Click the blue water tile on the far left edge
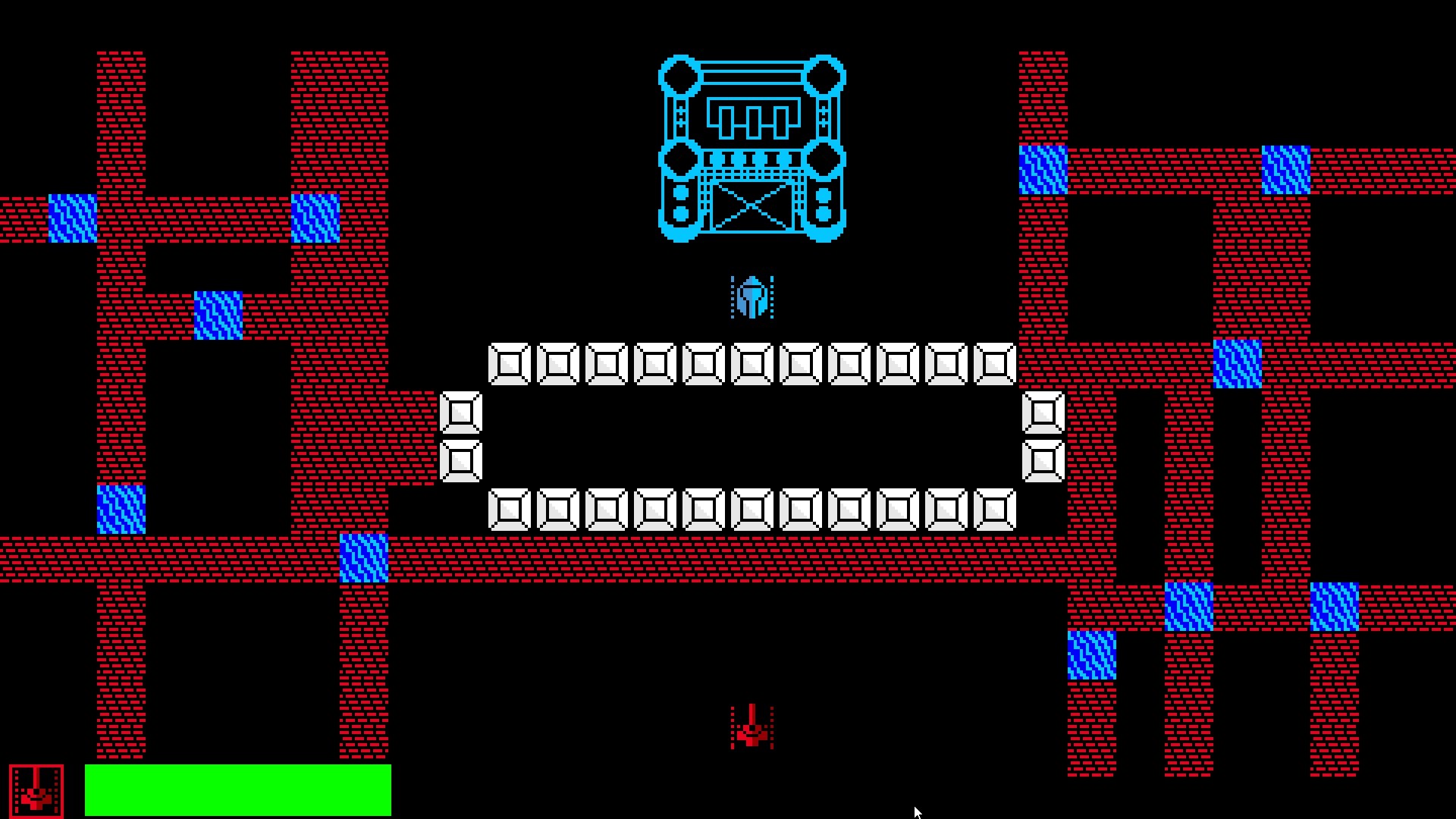 72,218
